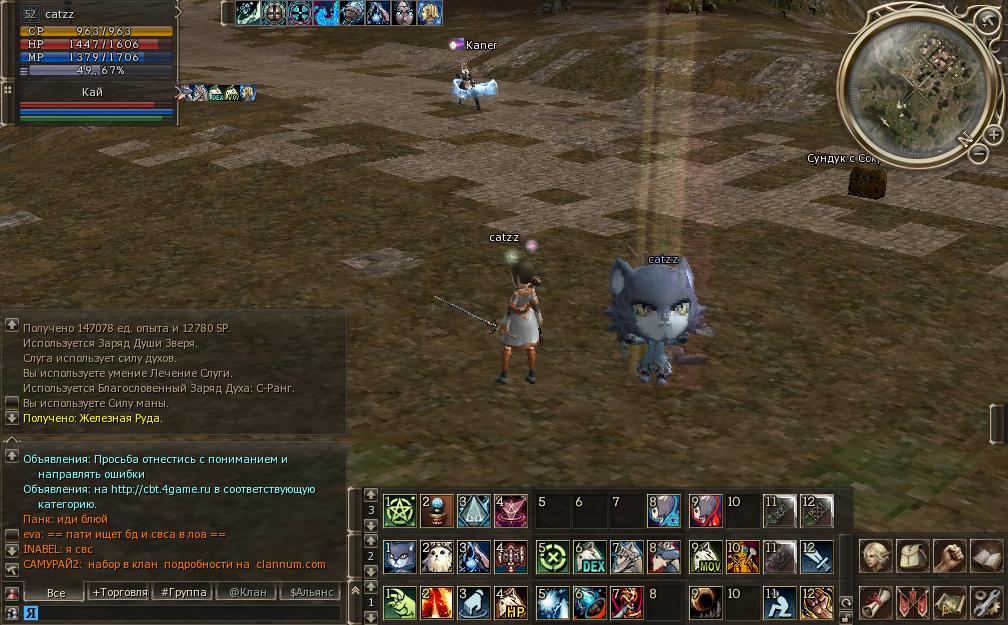1008x625 pixels.
Task: Open the clan banners icon
Action: pos(911,602)
